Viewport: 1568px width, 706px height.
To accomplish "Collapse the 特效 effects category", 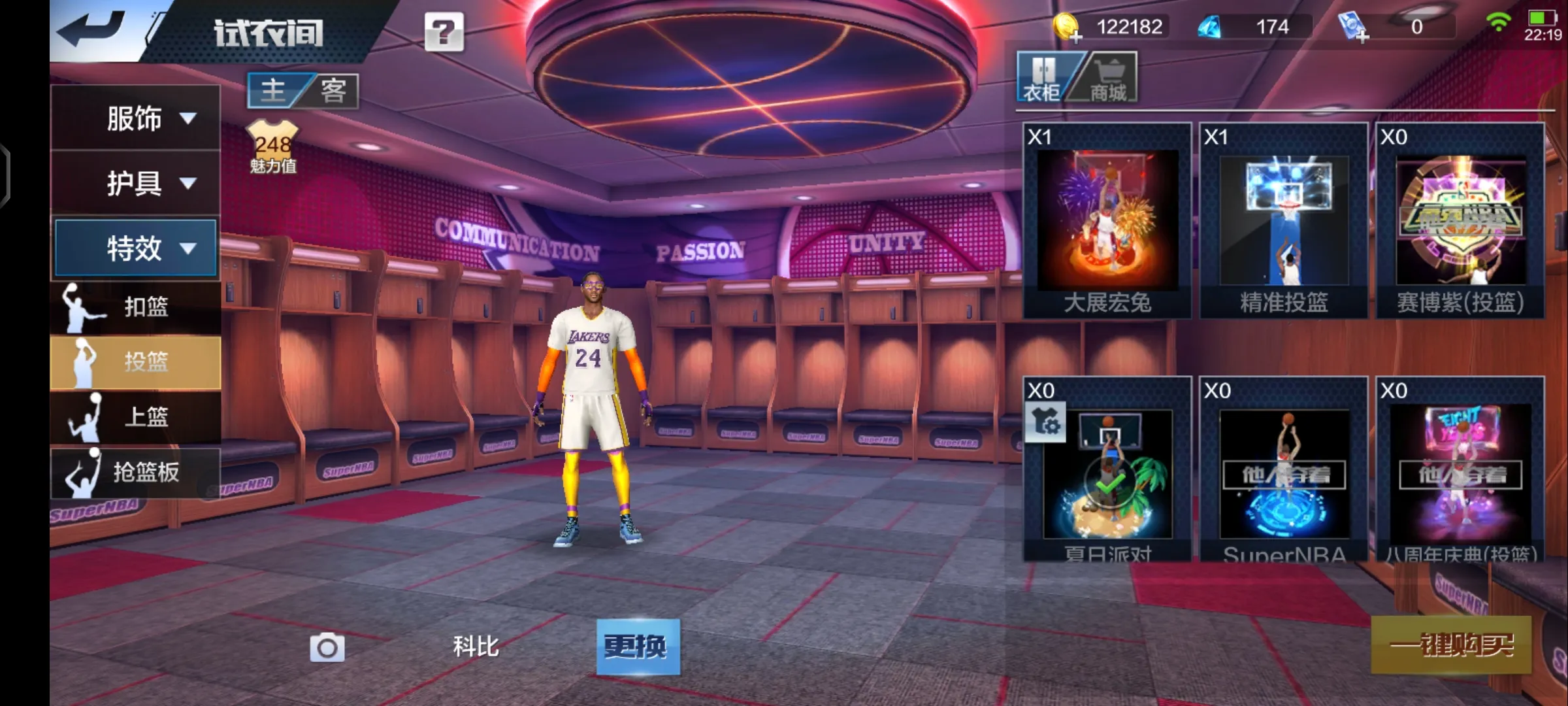I will 135,248.
